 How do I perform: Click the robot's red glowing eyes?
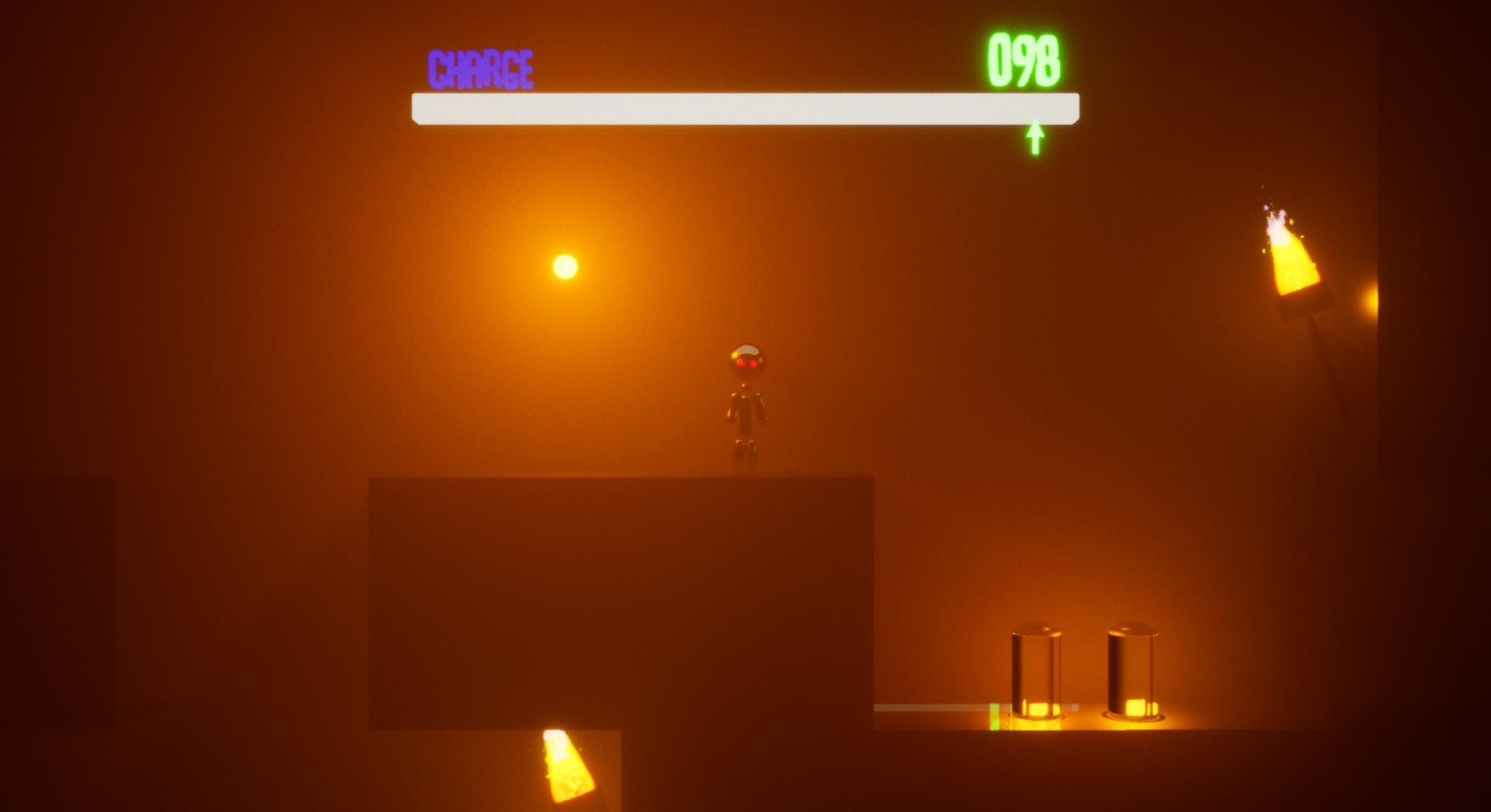coord(748,363)
